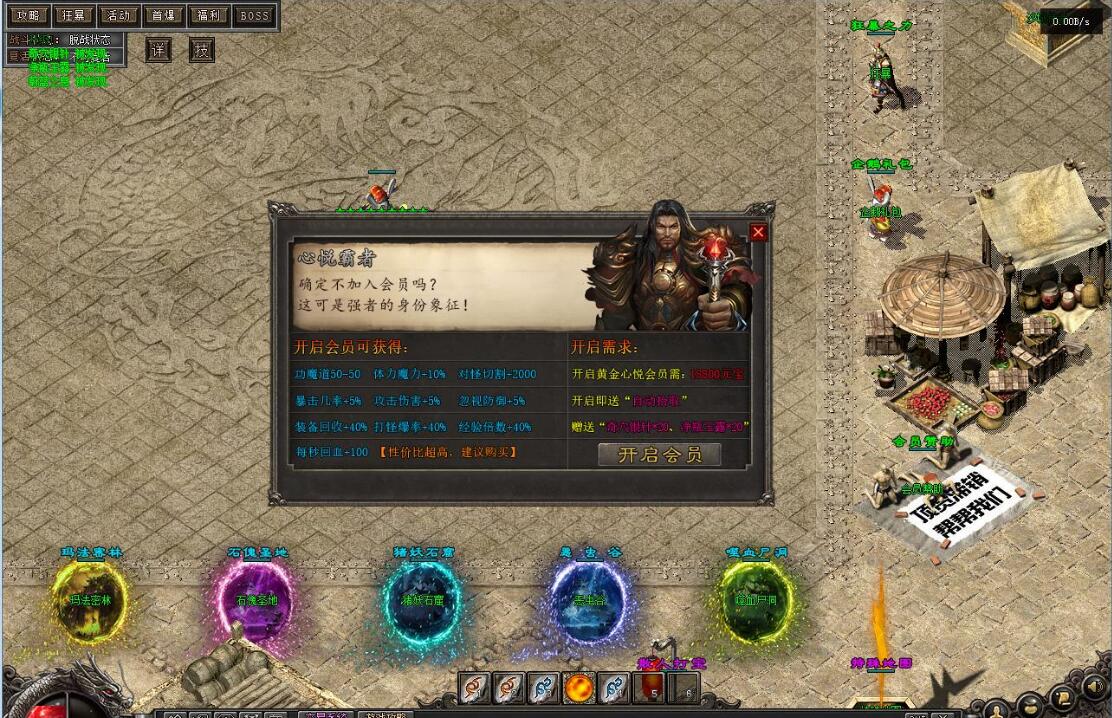Use the red potion in slot 5
The height and width of the screenshot is (718, 1112).
coord(651,688)
